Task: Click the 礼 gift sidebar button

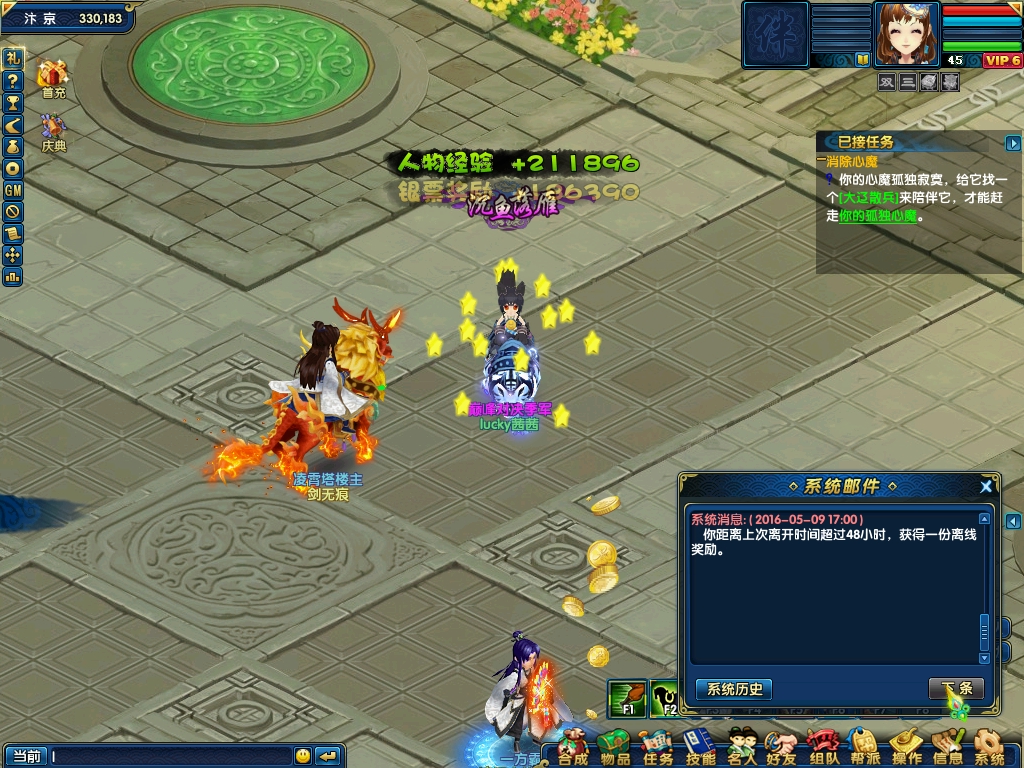Action: tap(13, 58)
